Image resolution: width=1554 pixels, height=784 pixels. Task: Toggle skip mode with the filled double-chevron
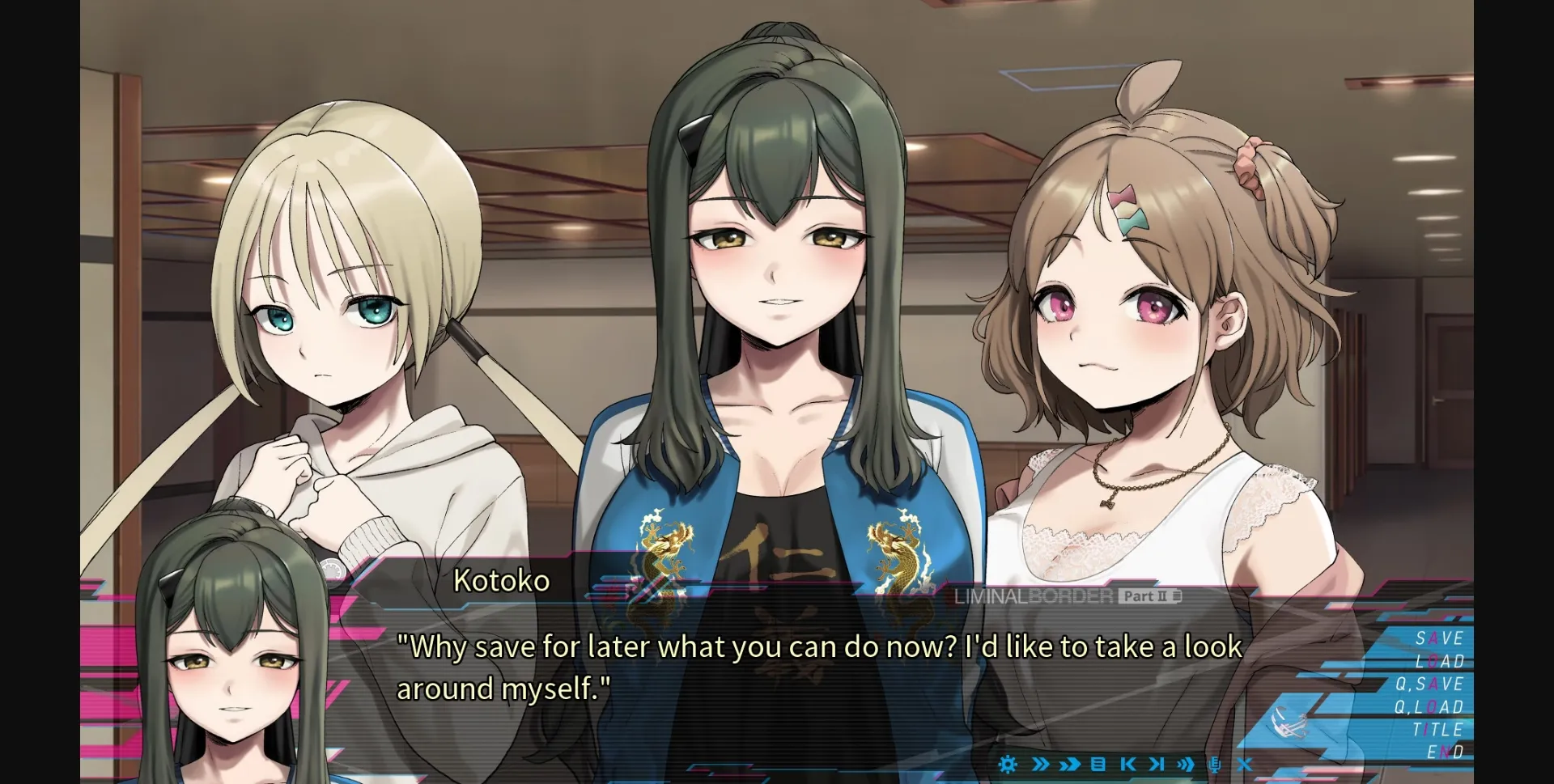point(1069,764)
